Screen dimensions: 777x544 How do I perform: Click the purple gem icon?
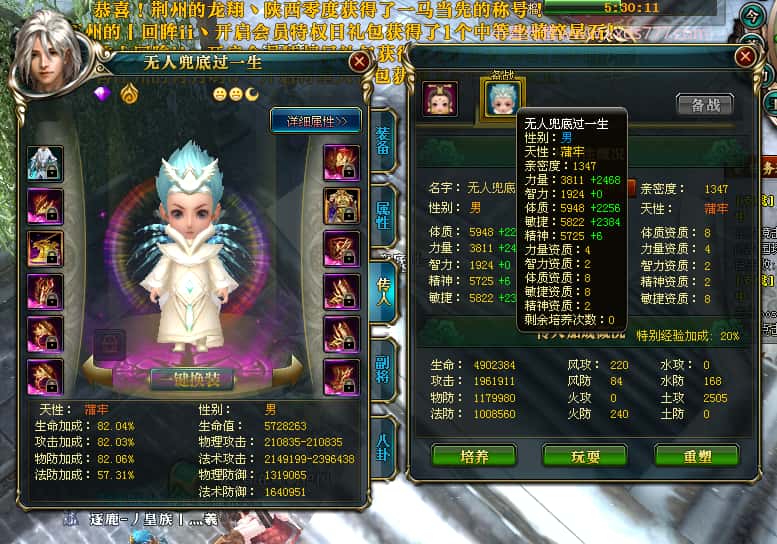(x=103, y=93)
